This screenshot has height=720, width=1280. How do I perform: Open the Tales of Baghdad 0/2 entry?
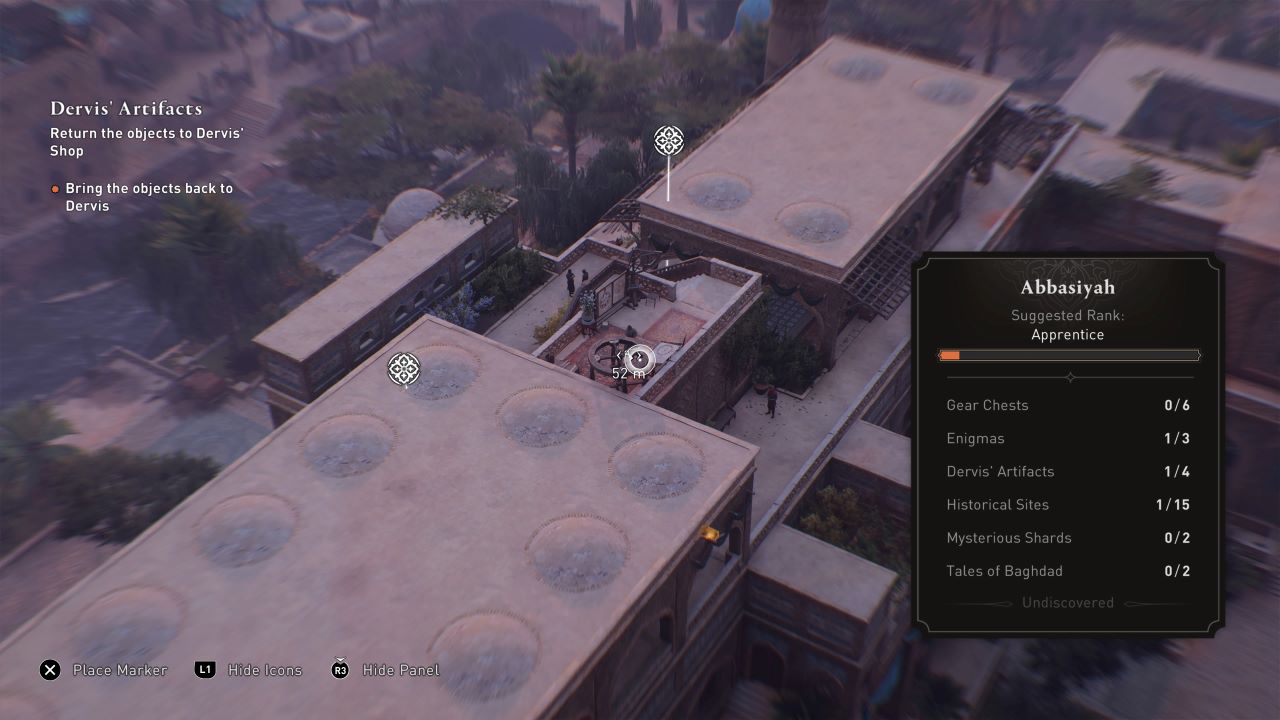tap(1069, 571)
